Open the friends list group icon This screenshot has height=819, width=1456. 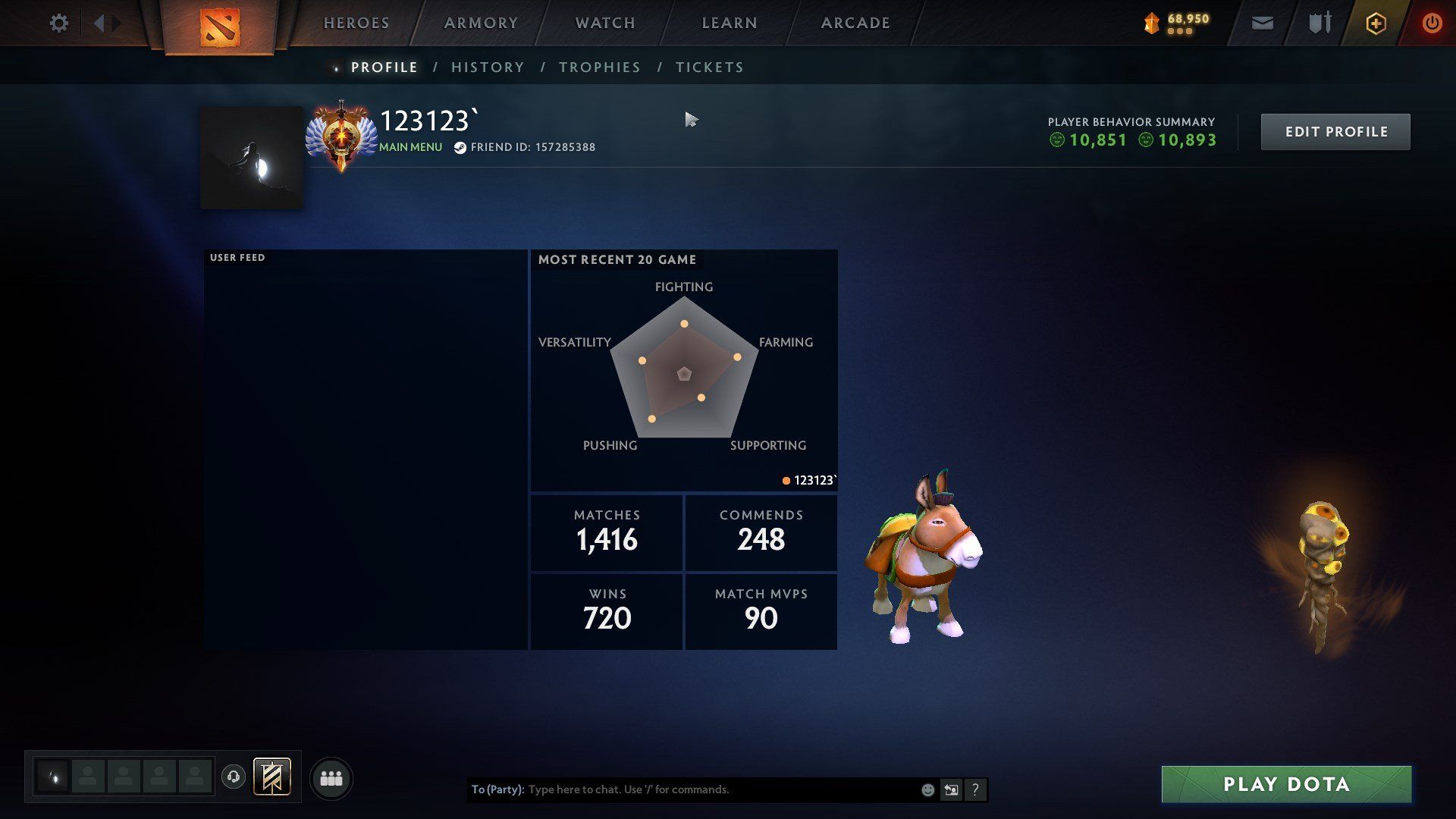click(331, 778)
